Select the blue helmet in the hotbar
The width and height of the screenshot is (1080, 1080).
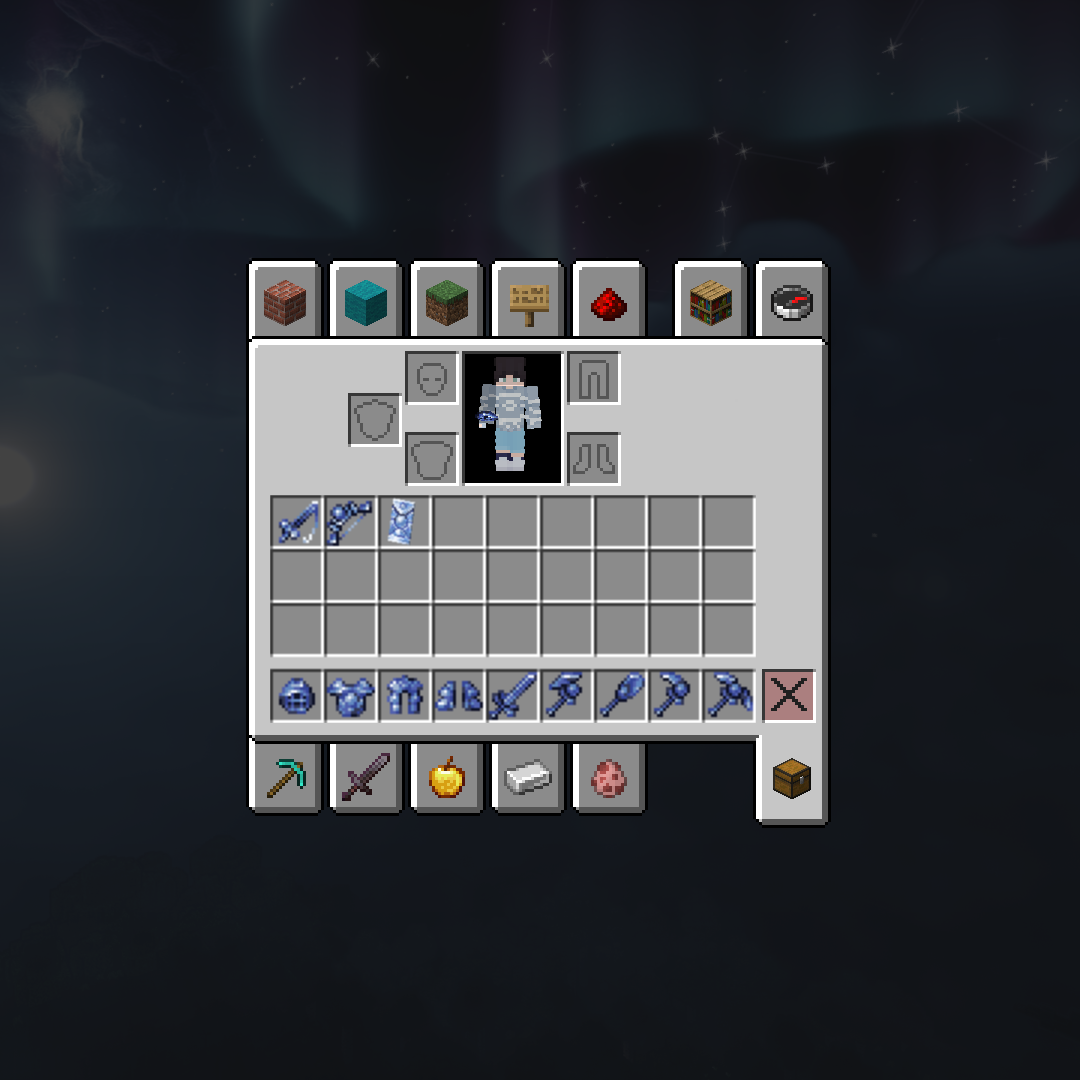click(x=297, y=696)
